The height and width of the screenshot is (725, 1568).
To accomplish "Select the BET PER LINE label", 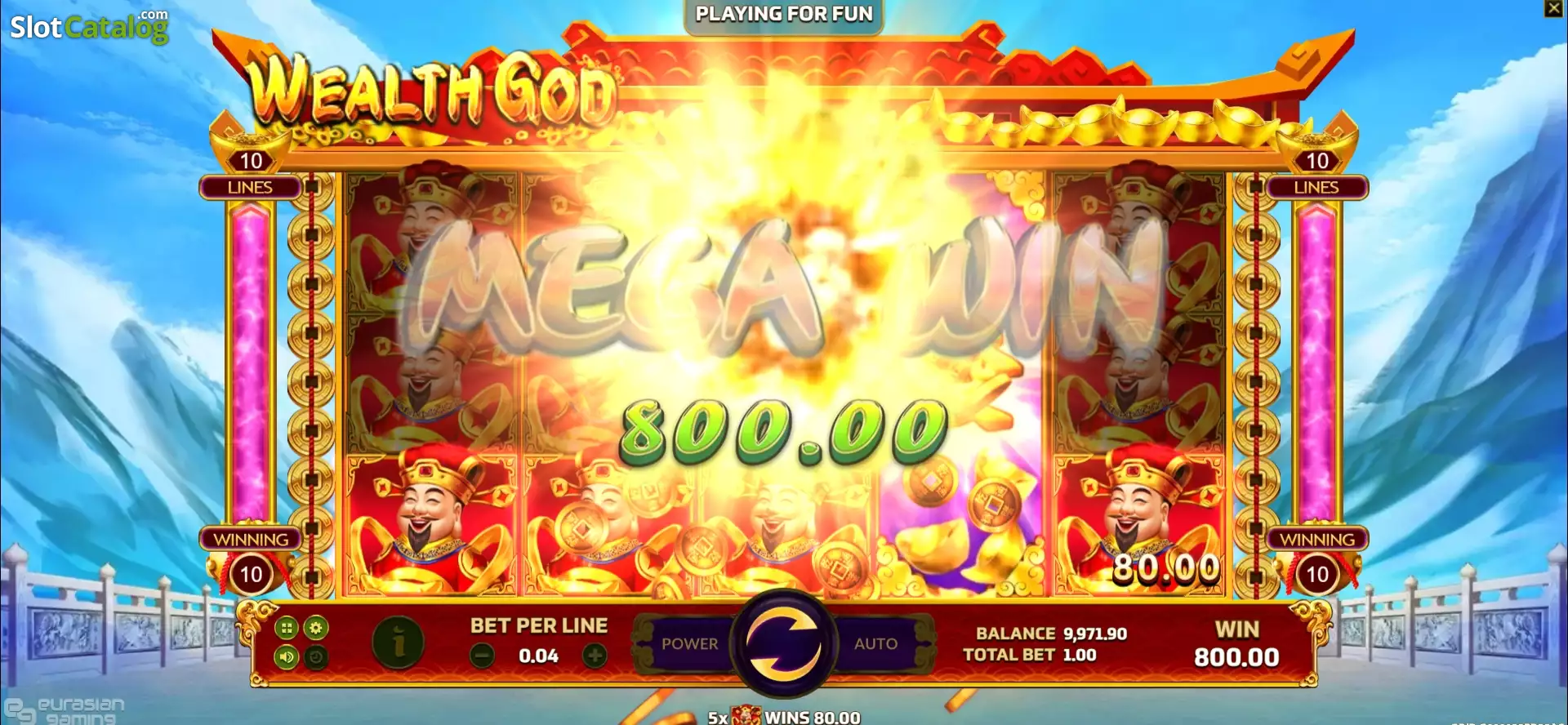I will pyautogui.click(x=537, y=625).
